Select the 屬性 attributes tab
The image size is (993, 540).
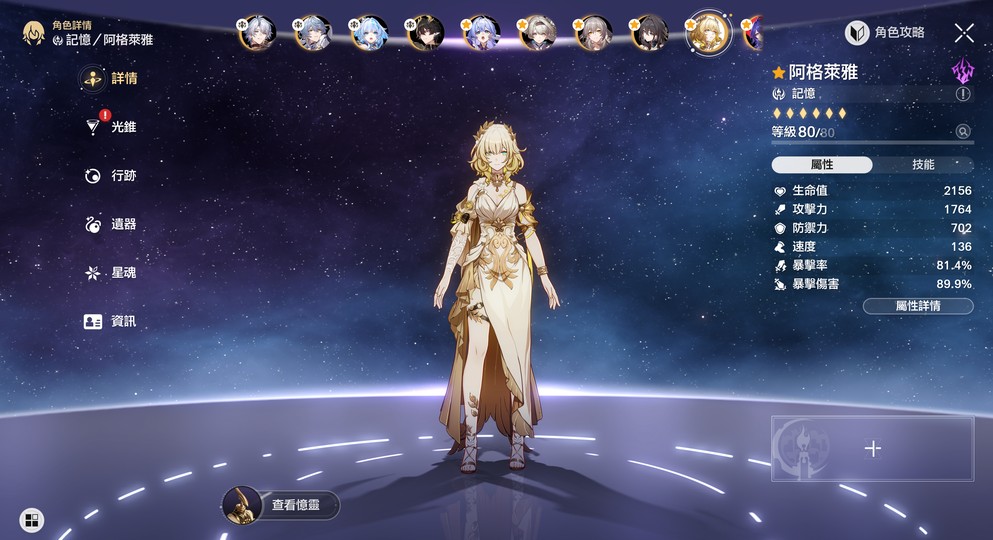point(822,165)
